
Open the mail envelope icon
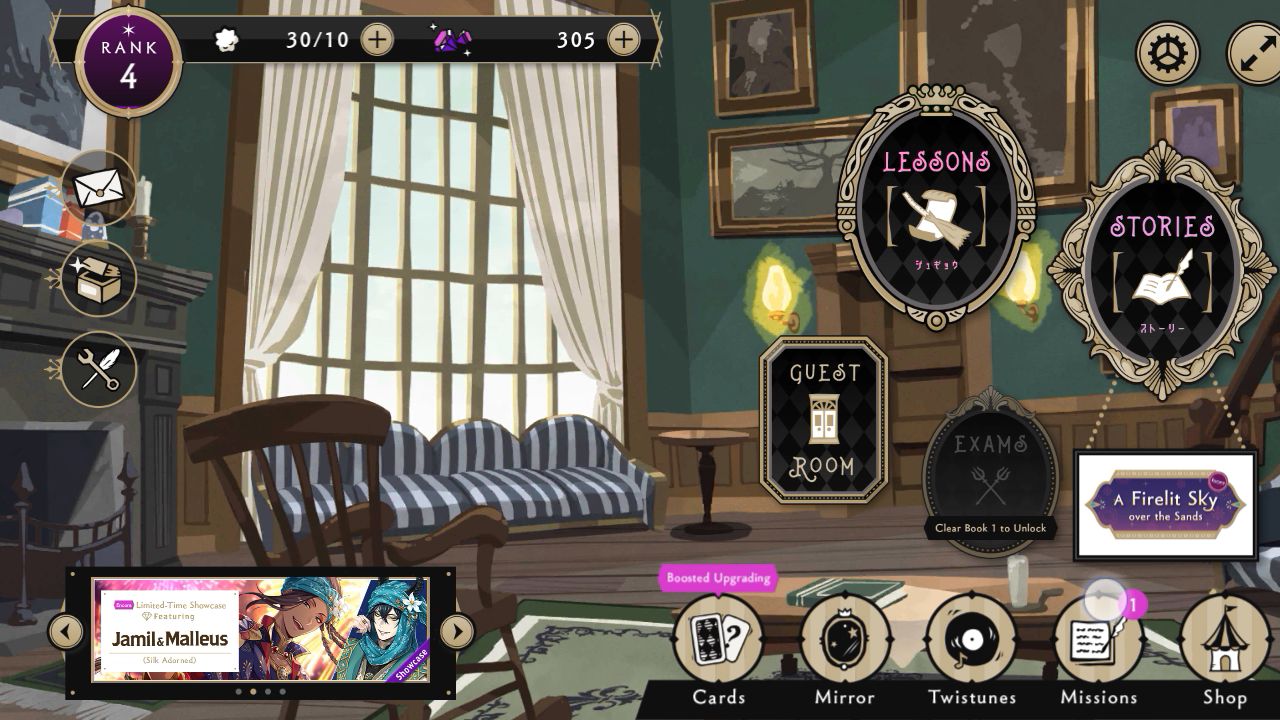[98, 187]
